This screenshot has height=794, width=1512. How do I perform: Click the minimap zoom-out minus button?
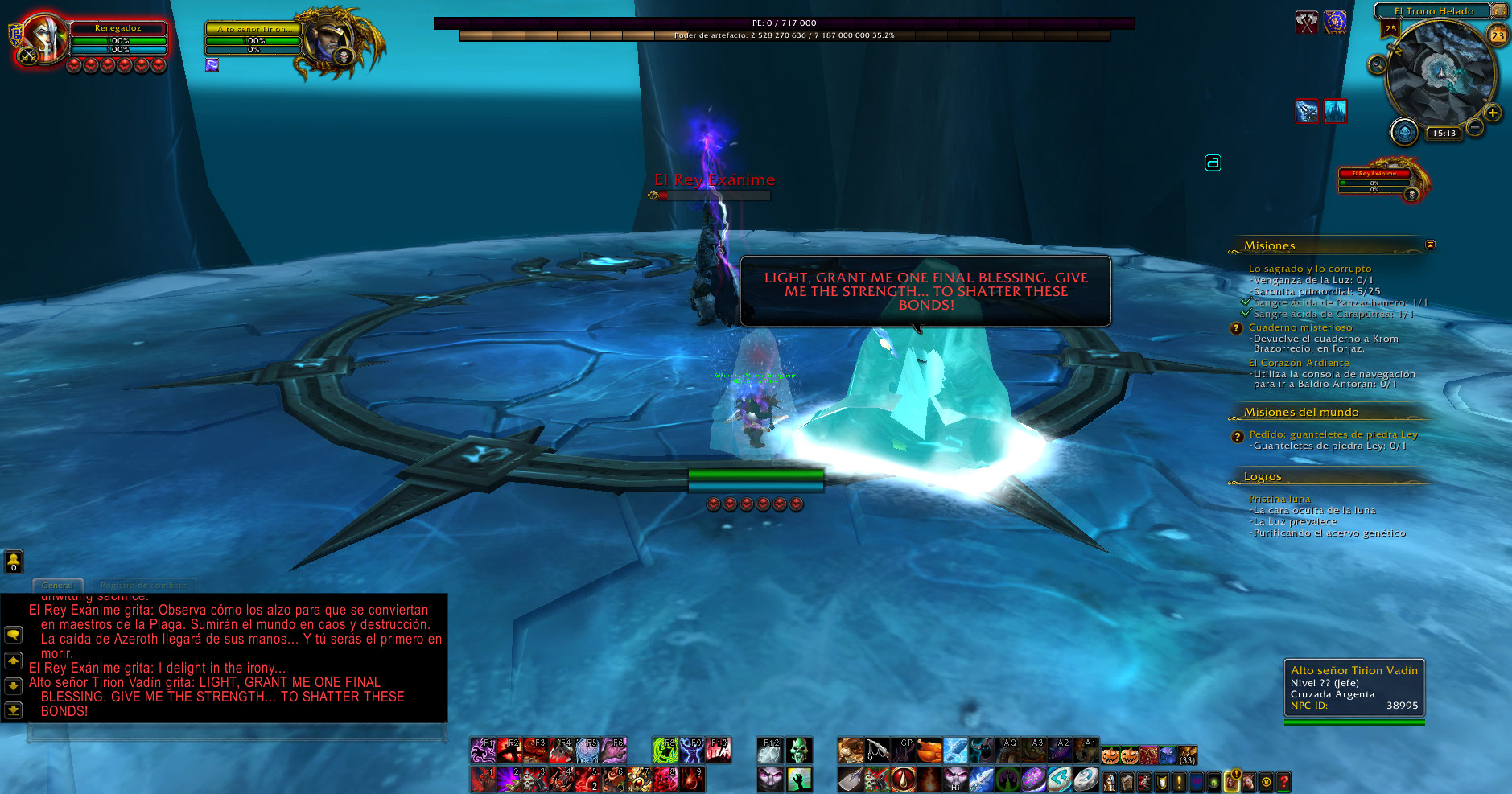tap(1475, 126)
